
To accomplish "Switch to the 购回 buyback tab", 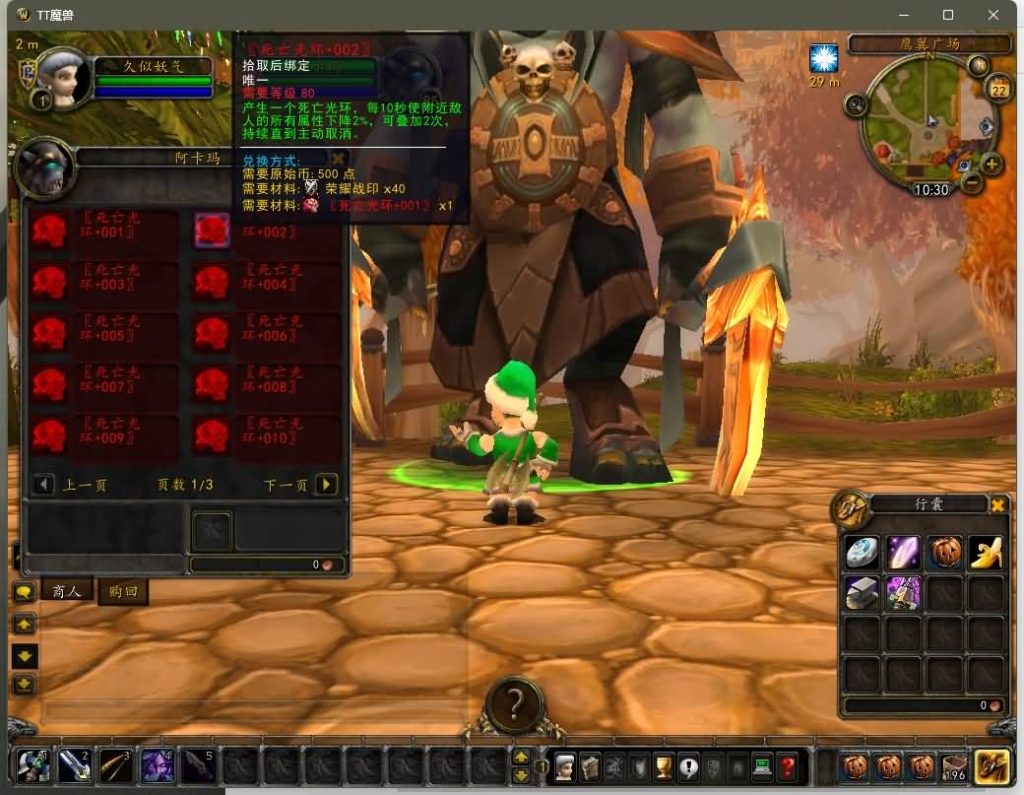I will pos(122,592).
